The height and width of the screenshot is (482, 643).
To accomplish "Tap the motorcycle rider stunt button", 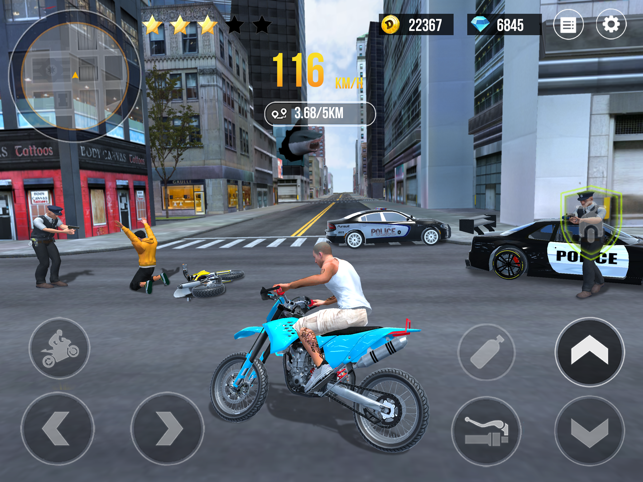I will point(59,348).
